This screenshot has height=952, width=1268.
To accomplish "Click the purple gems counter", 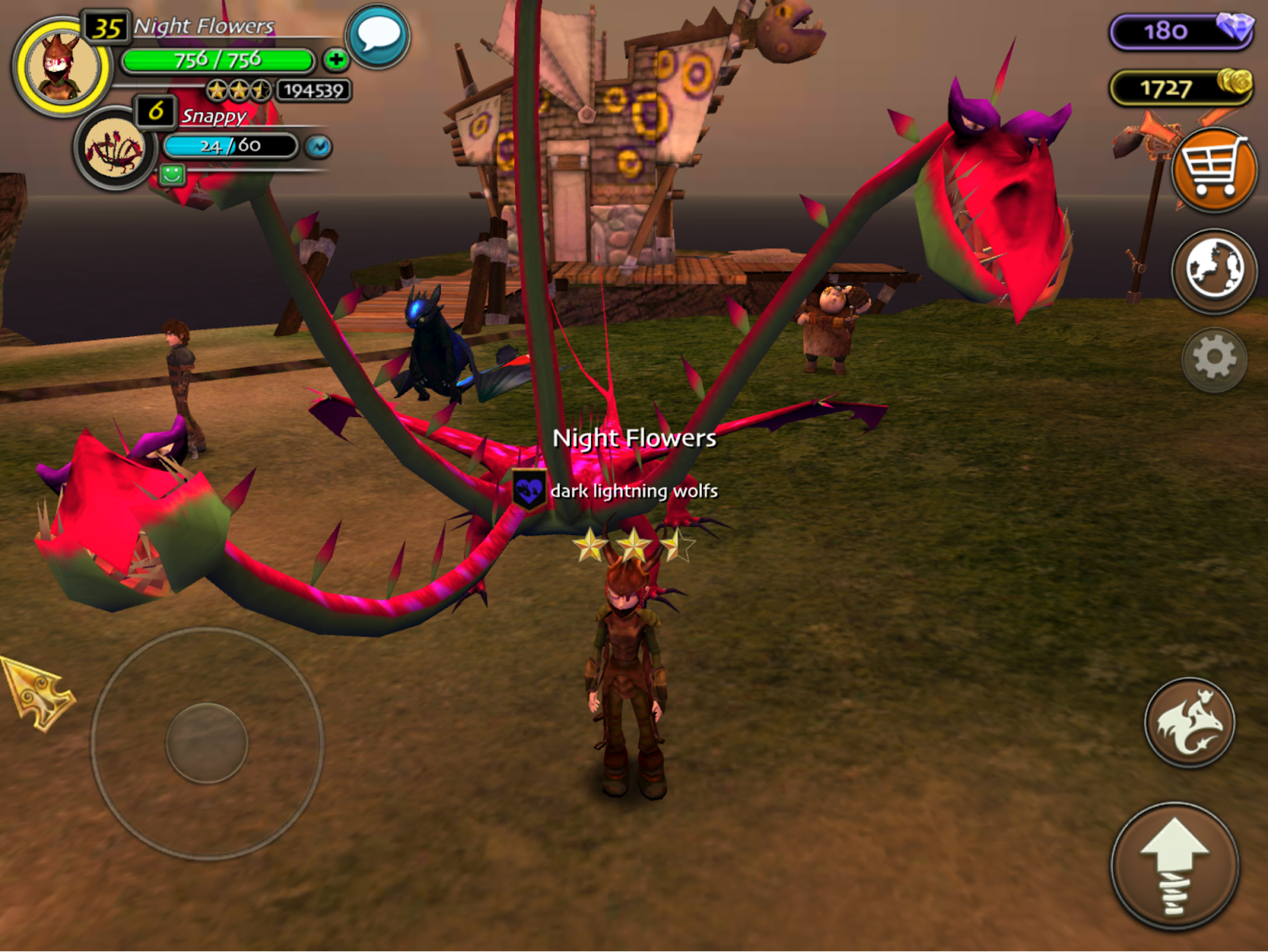I will (x=1181, y=32).
